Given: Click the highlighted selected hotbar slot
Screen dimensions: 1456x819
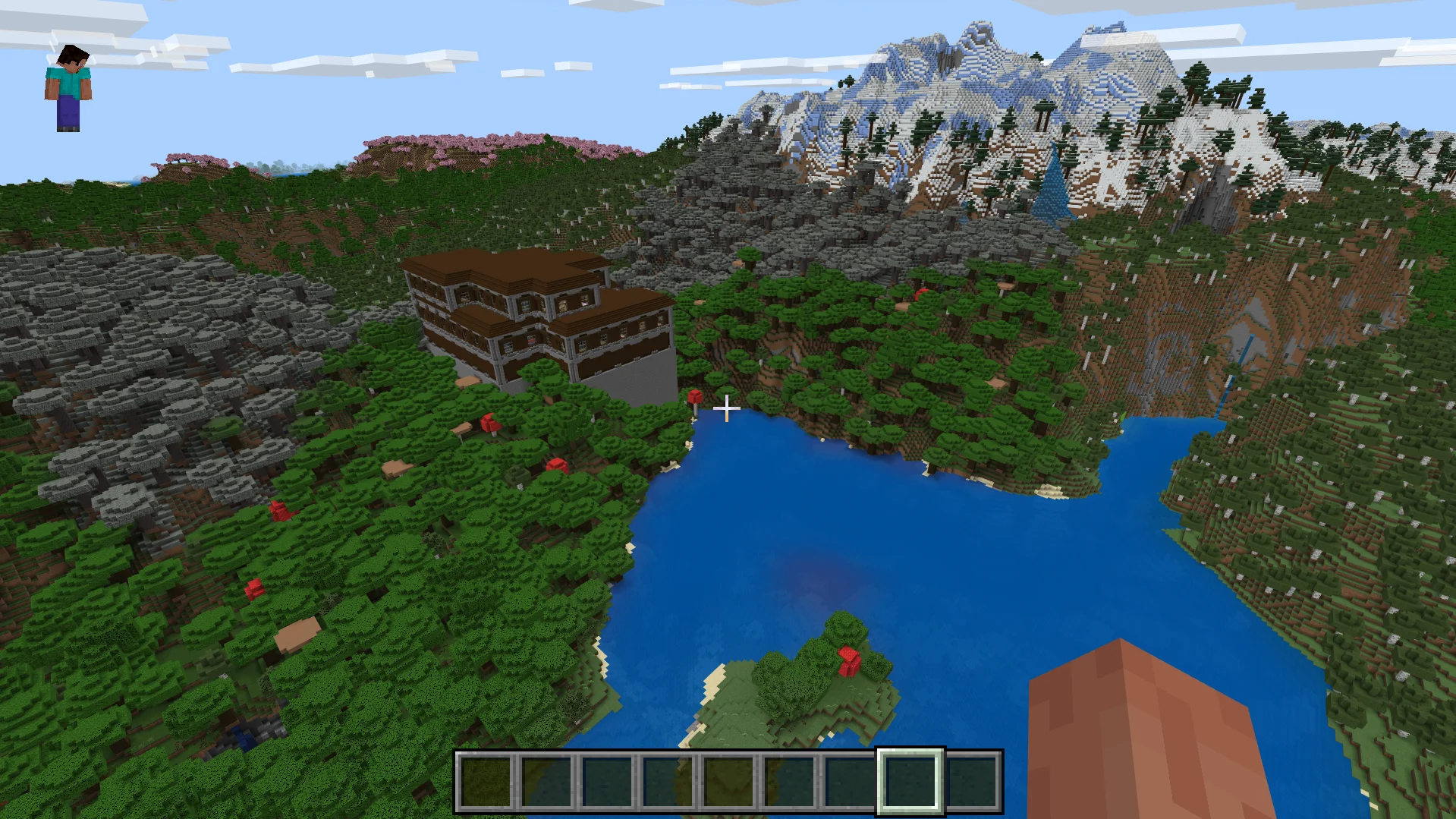Looking at the screenshot, I should 910,781.
